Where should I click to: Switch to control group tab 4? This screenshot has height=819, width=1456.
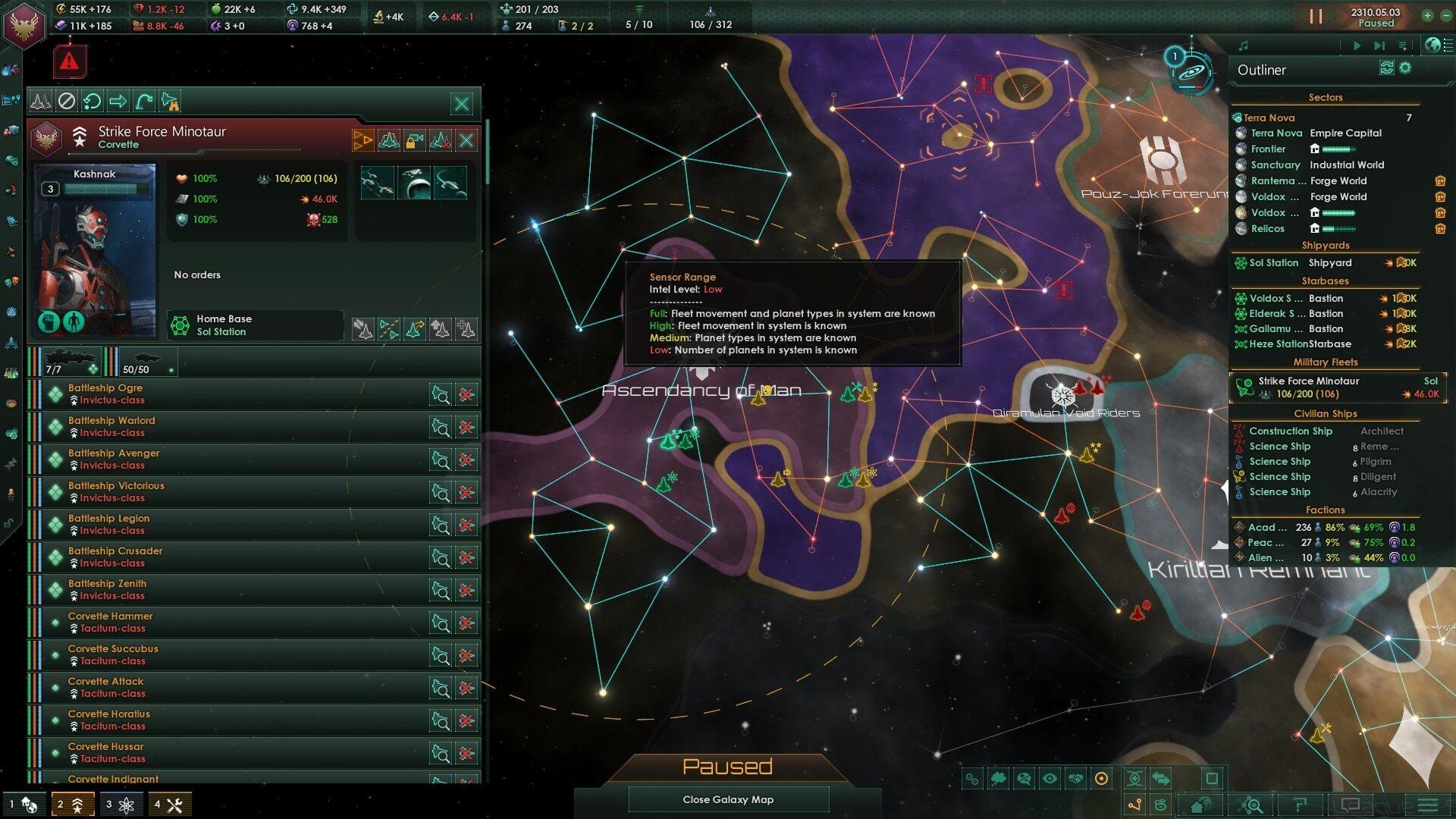168,805
